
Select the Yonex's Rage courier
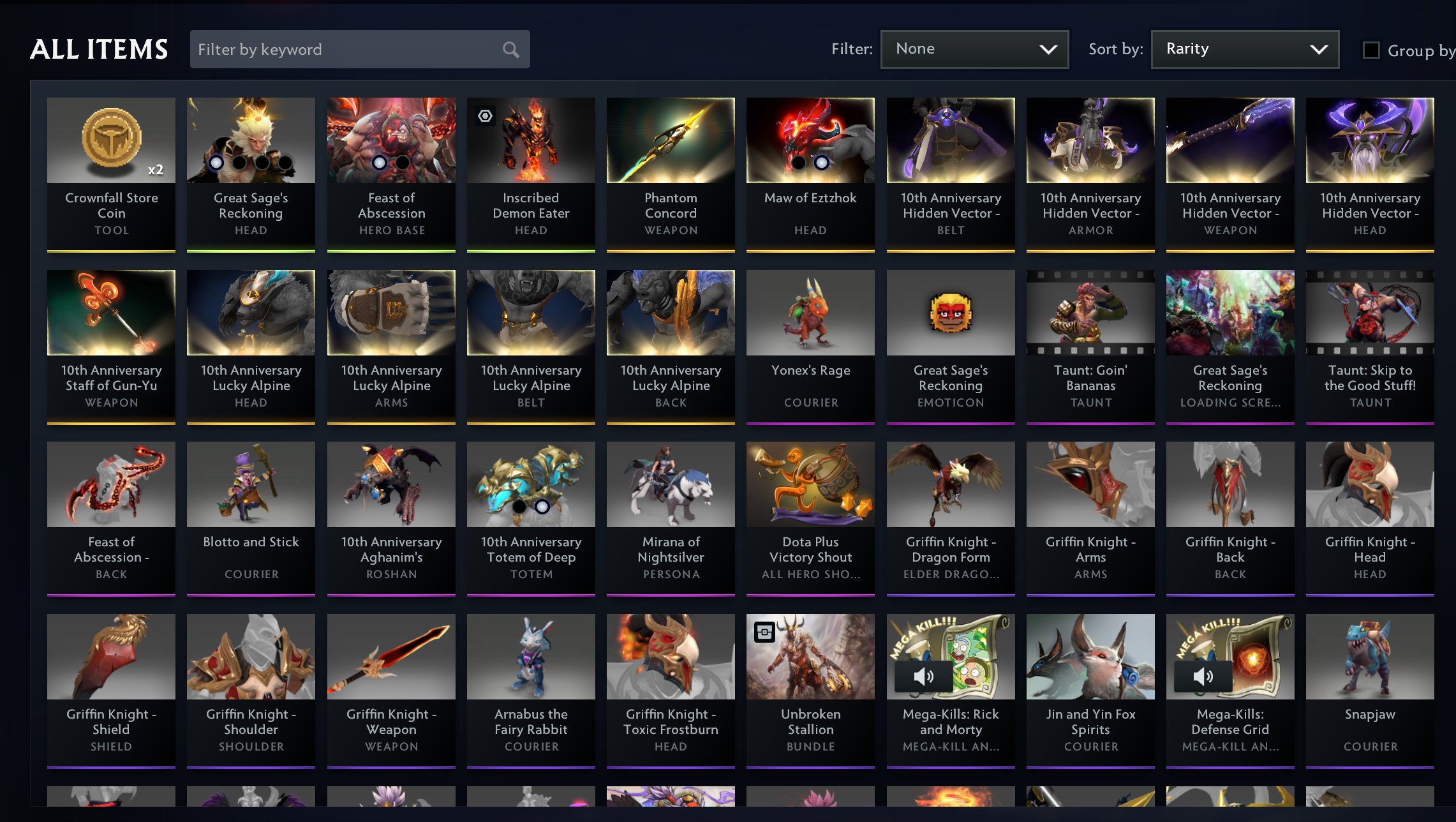810,313
